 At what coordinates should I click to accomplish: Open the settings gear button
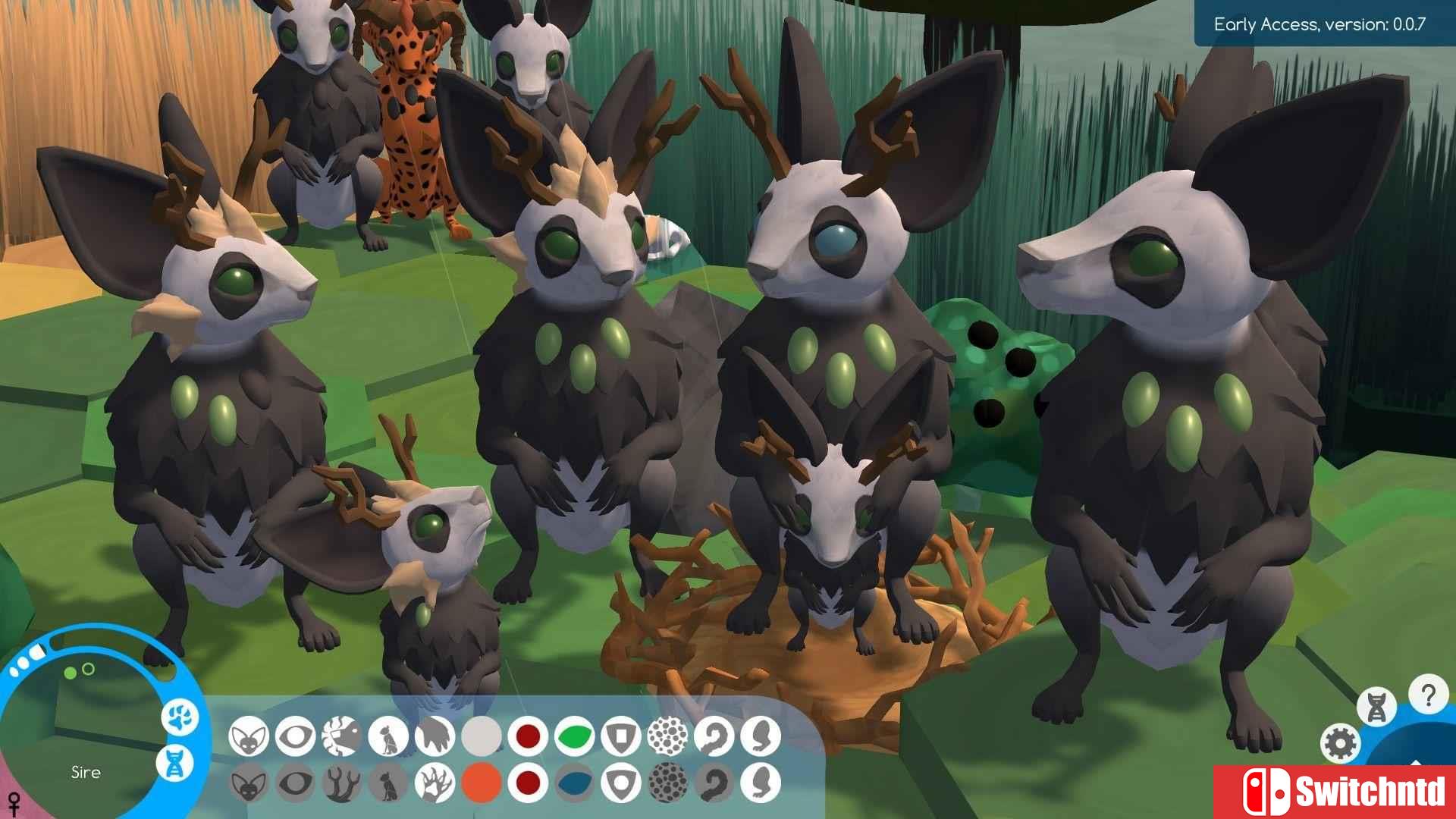1340,743
